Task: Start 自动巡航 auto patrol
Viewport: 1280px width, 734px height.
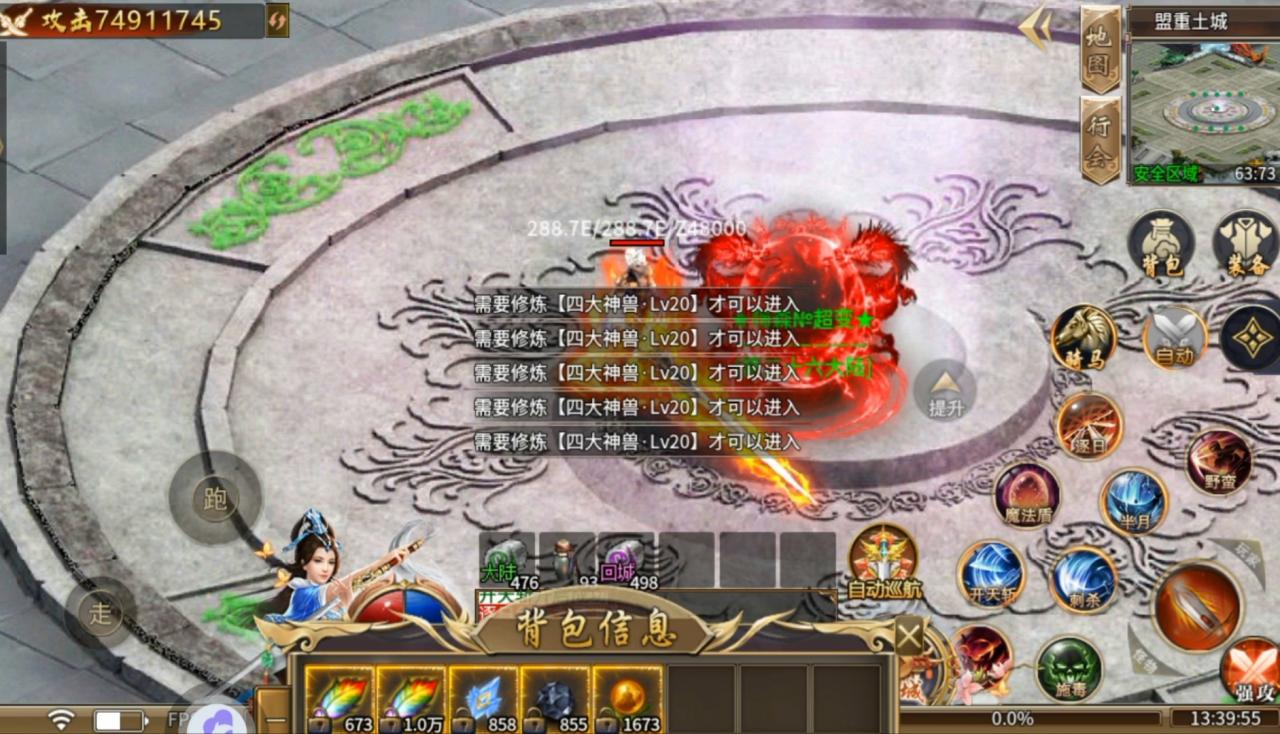Action: (883, 561)
